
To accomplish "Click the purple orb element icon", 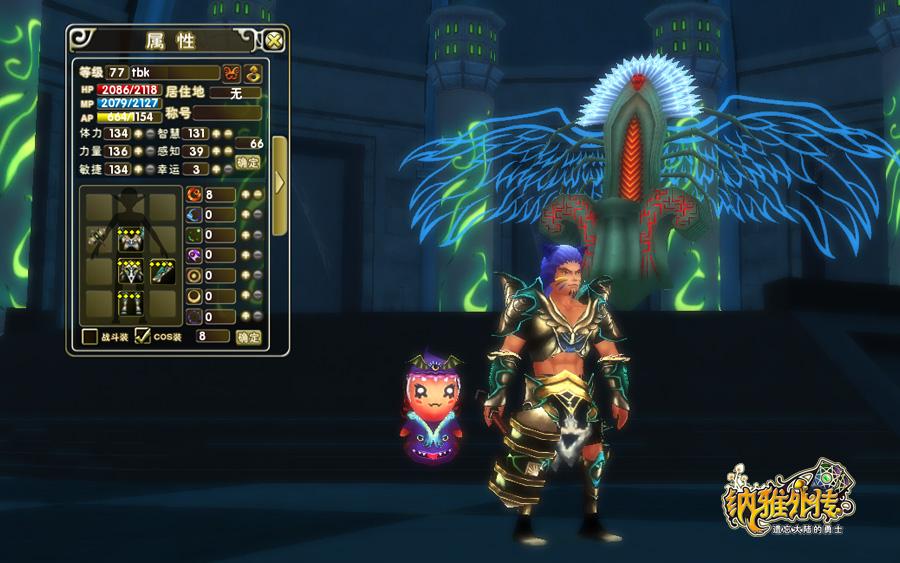I will (192, 255).
